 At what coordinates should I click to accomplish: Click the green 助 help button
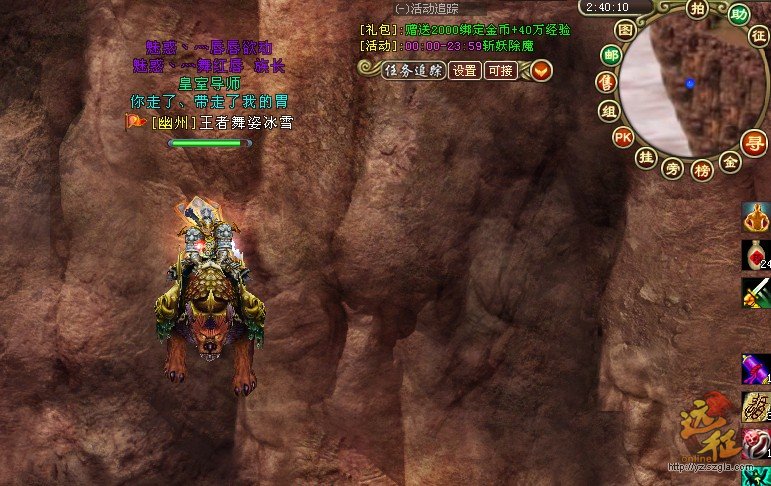click(739, 14)
